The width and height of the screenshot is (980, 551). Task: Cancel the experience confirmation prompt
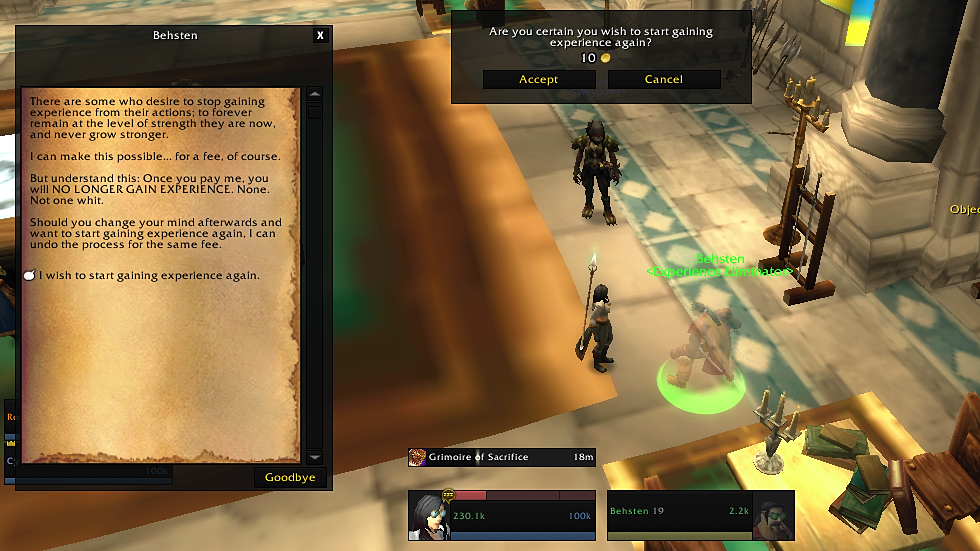click(x=663, y=79)
